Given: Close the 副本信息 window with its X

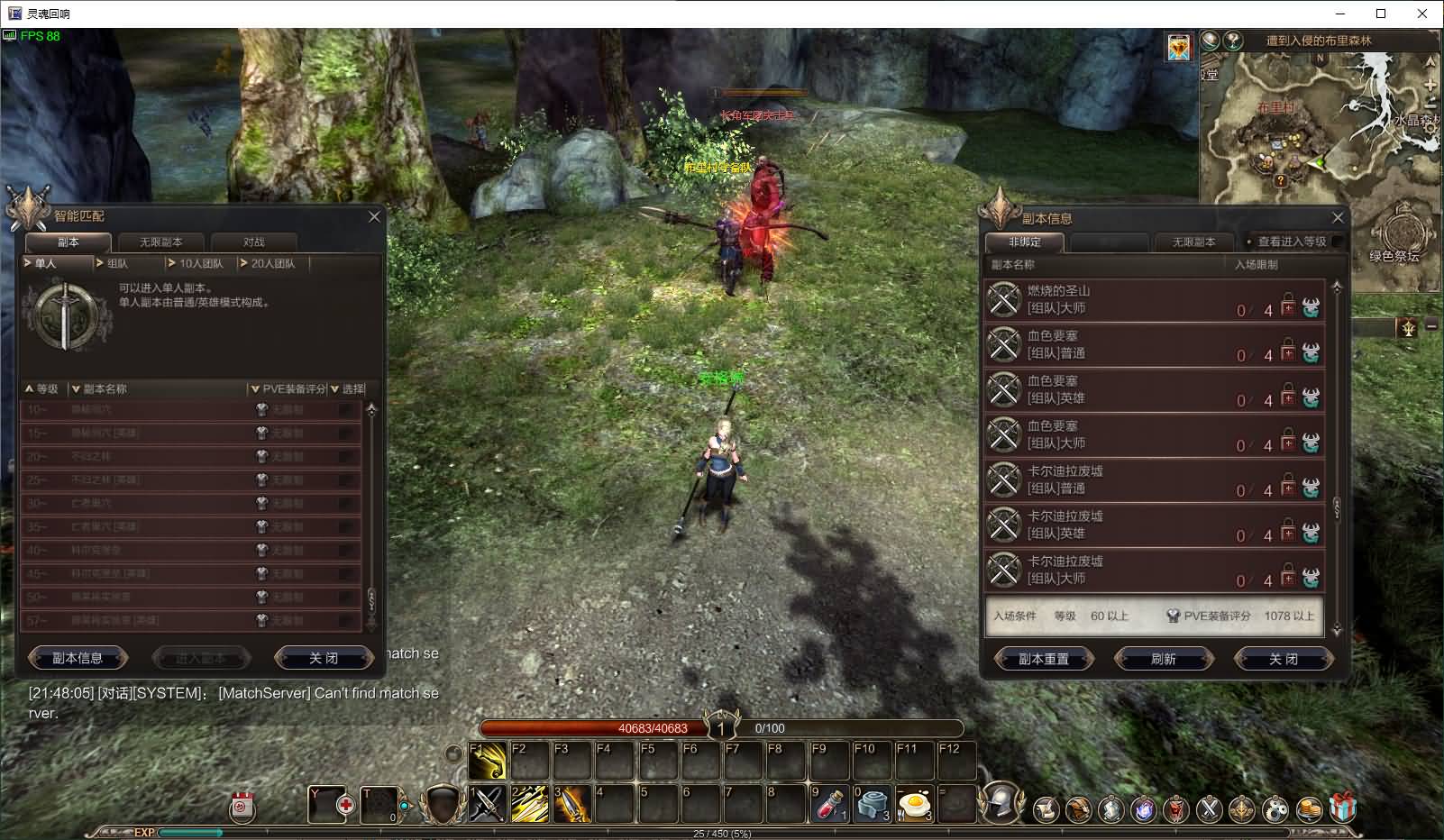Looking at the screenshot, I should click(1338, 218).
